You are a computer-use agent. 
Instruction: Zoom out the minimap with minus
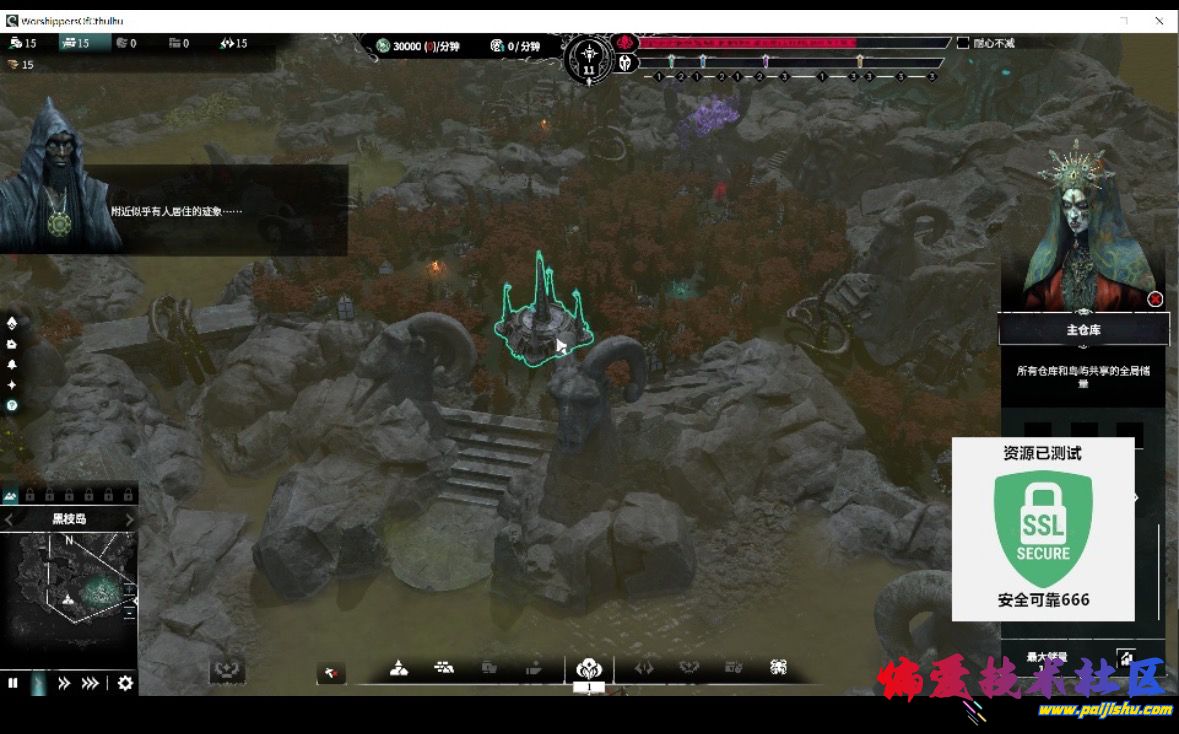(x=130, y=612)
